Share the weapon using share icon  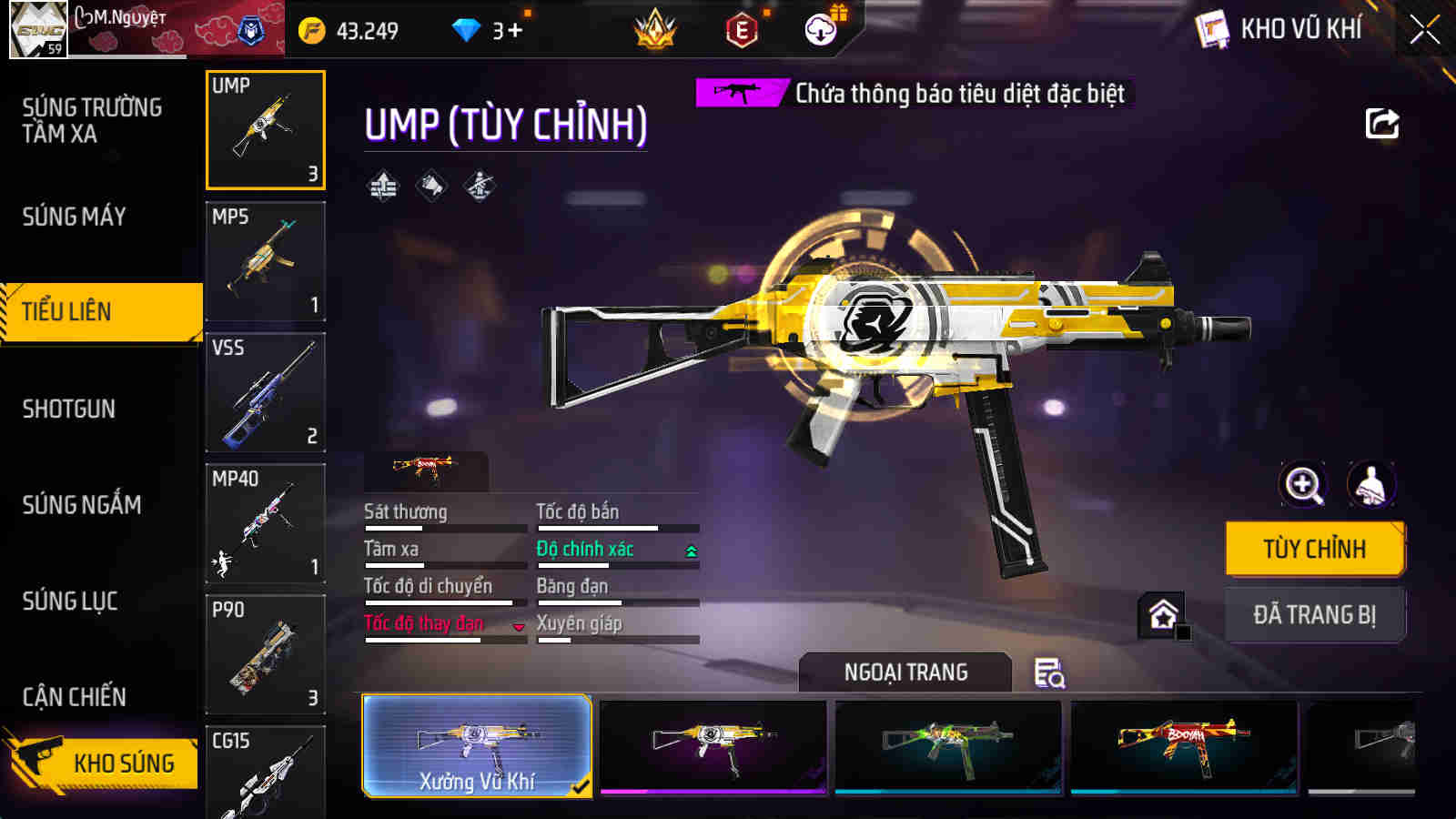(1381, 124)
